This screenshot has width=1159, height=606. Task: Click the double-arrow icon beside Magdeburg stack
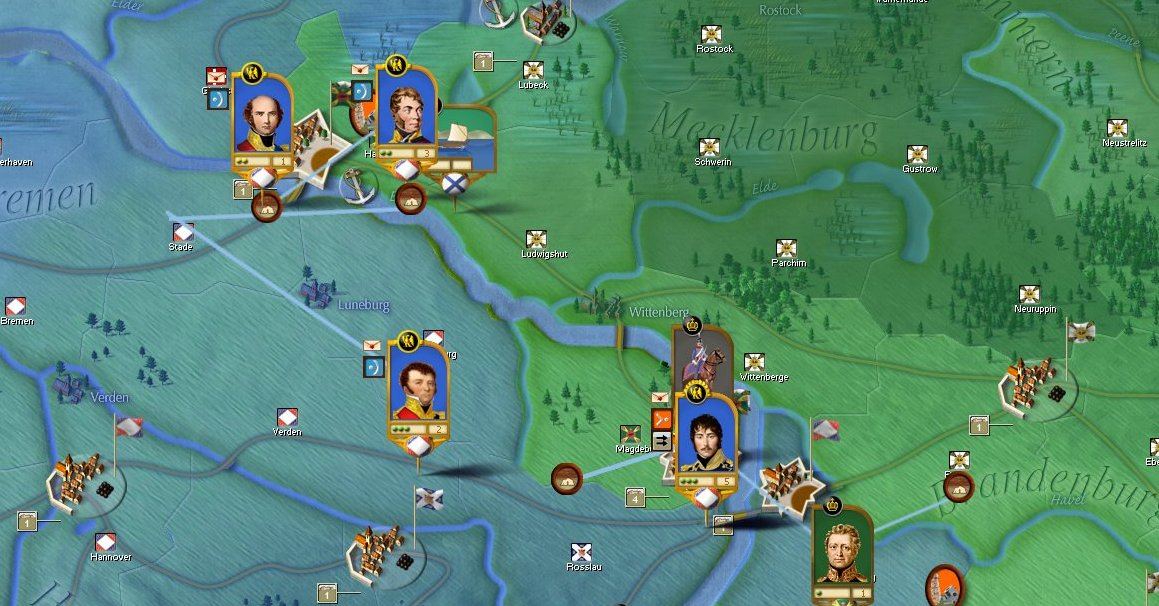(662, 440)
